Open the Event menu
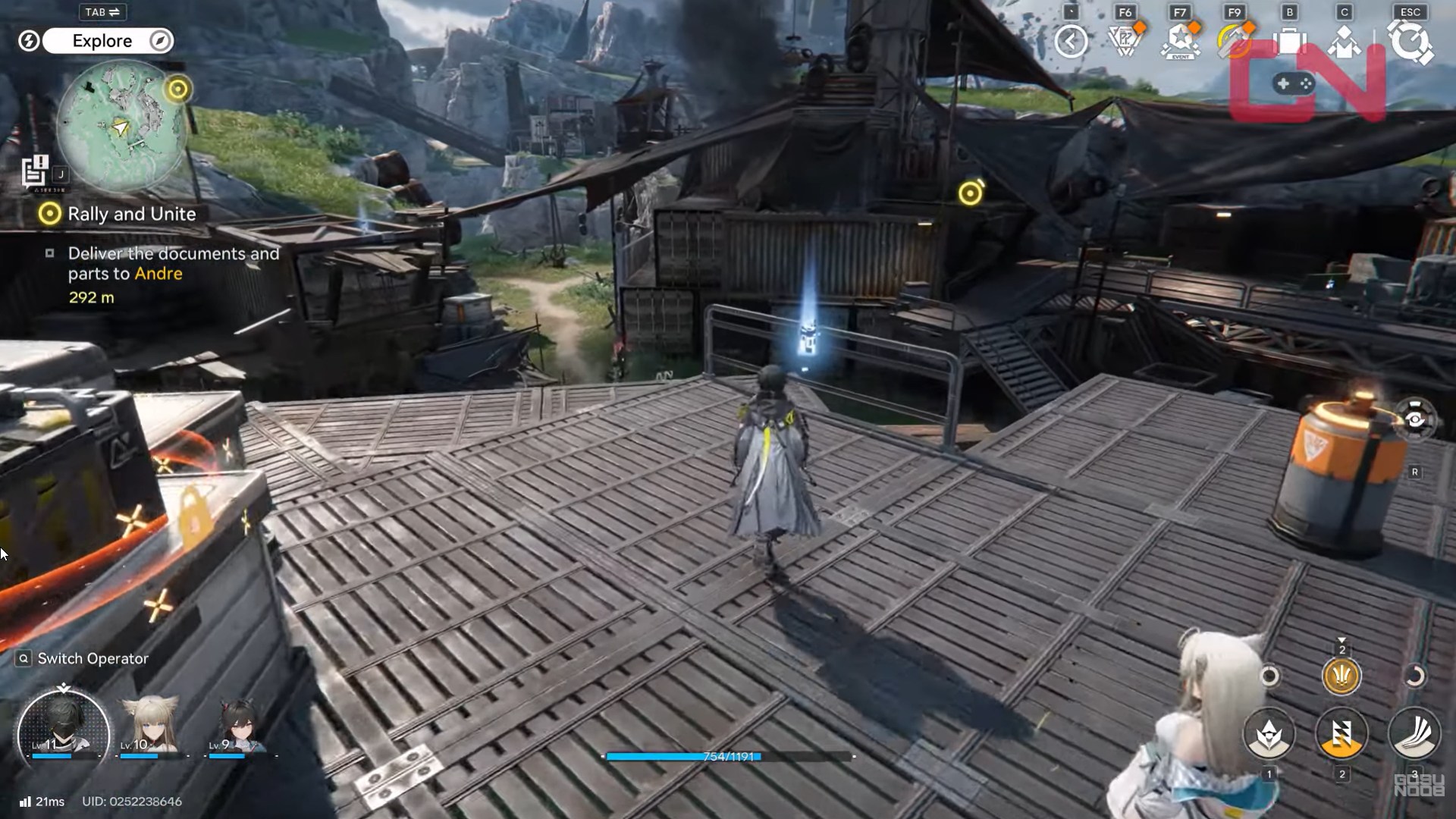The width and height of the screenshot is (1456, 819). click(1180, 41)
